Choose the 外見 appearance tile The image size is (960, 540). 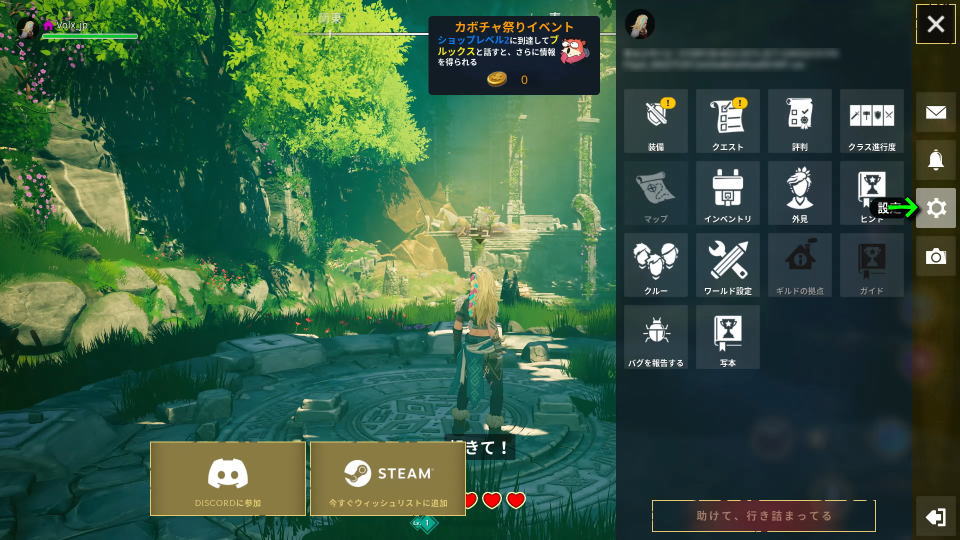800,193
